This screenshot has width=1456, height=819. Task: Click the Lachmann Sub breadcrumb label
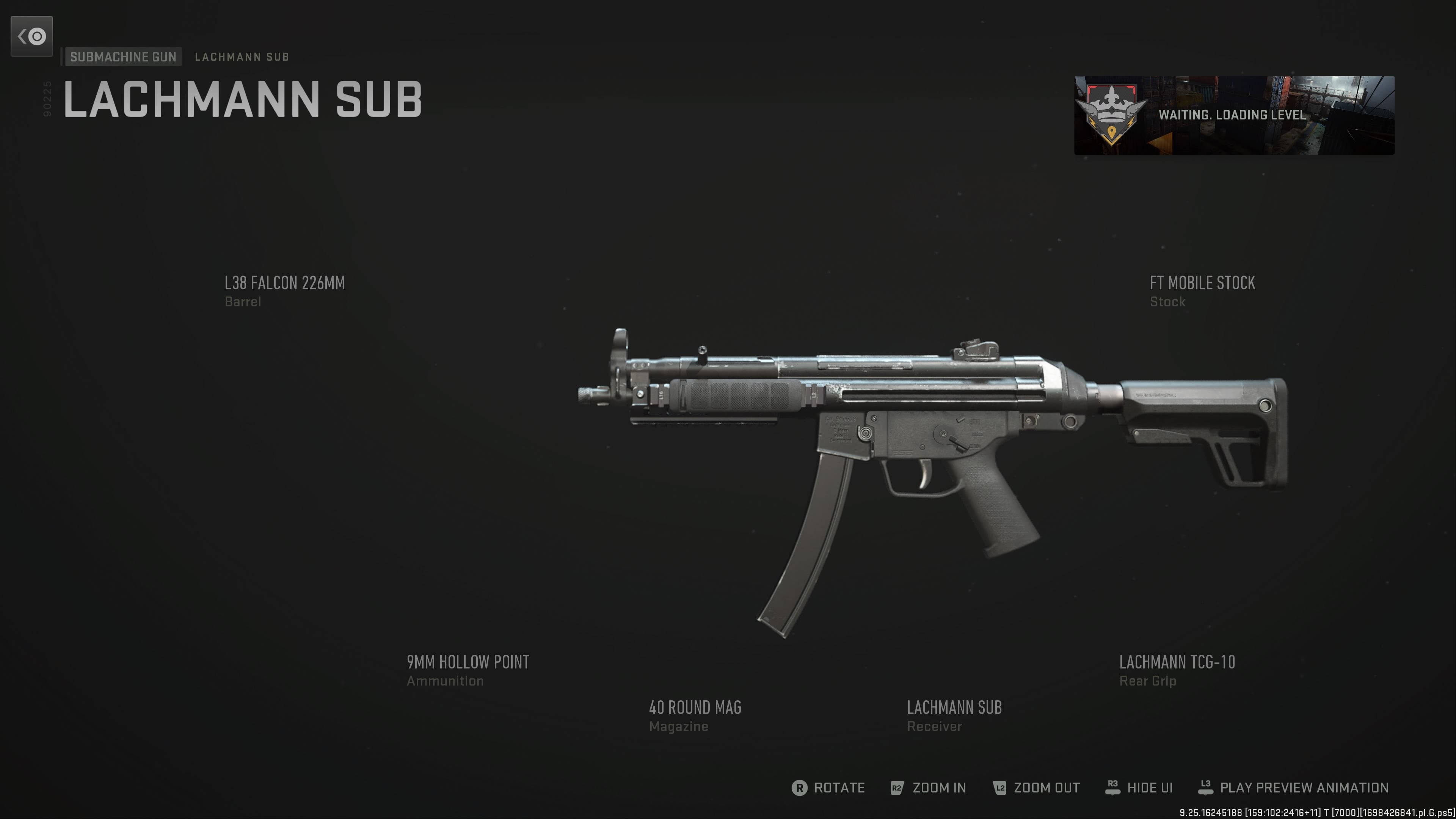242,57
